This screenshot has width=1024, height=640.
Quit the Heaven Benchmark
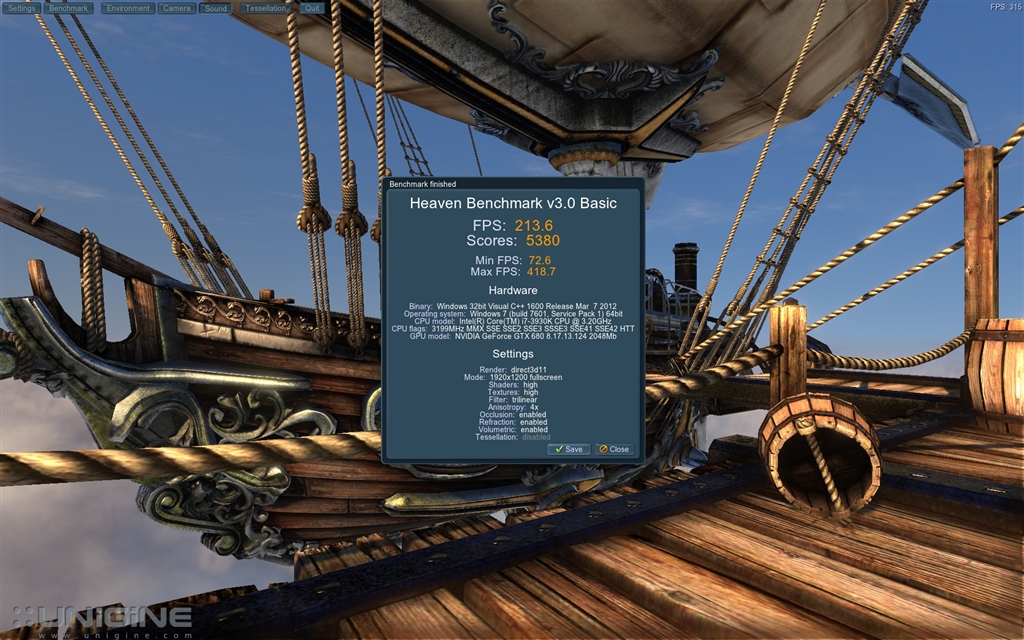(312, 8)
